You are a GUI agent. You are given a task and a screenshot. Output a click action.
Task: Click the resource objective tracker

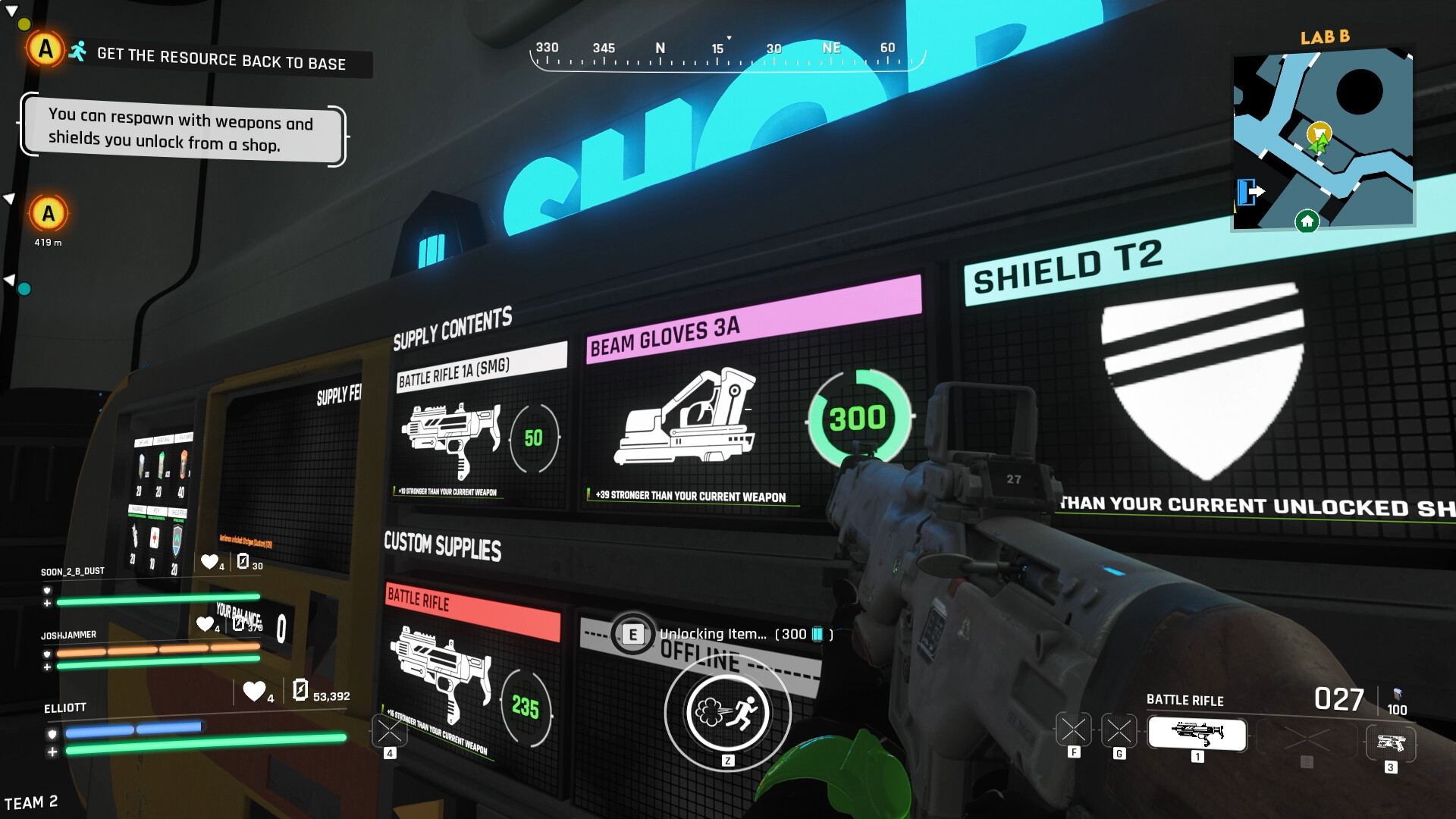point(221,59)
